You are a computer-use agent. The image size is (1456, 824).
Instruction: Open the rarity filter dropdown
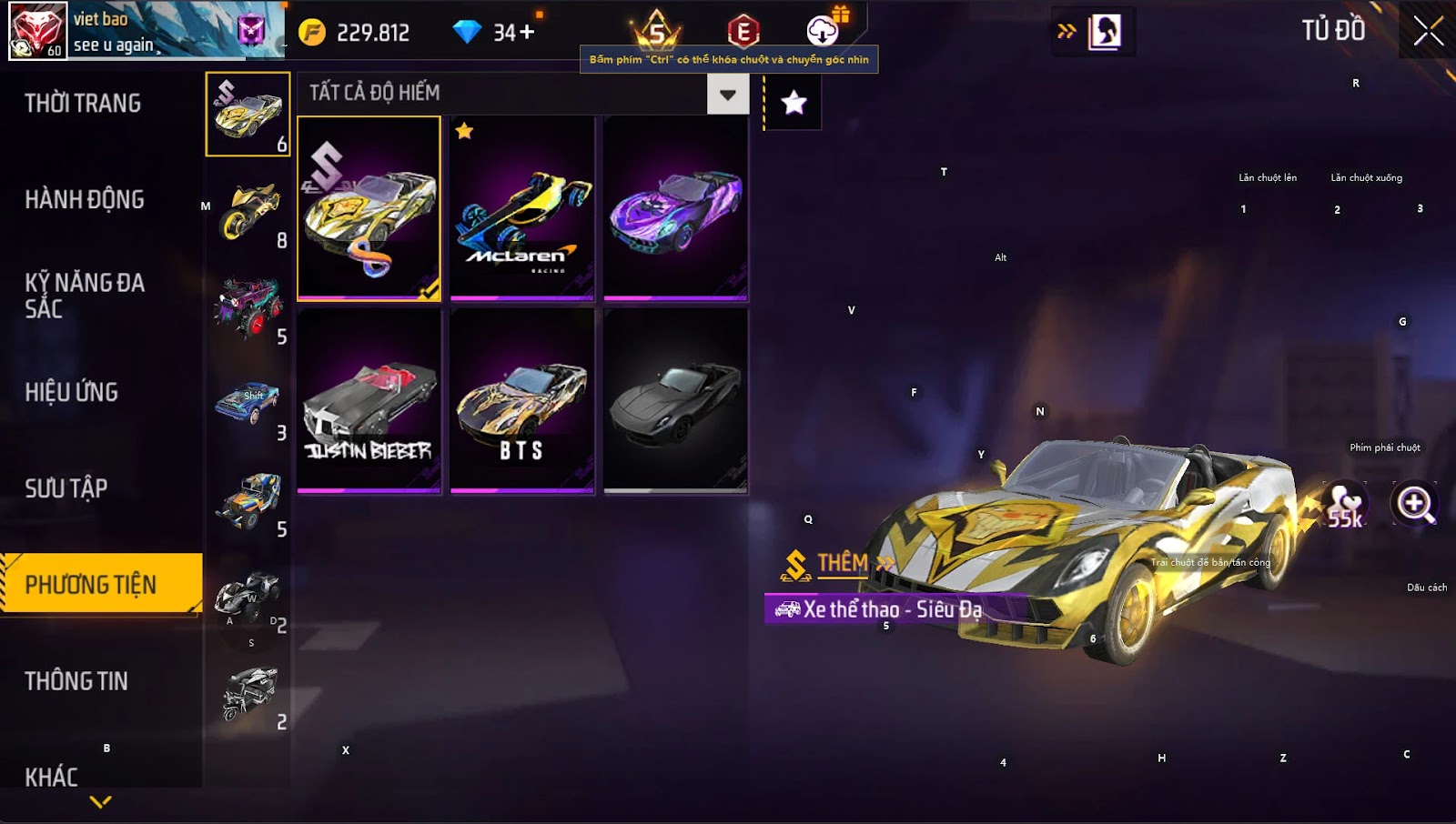(x=727, y=94)
